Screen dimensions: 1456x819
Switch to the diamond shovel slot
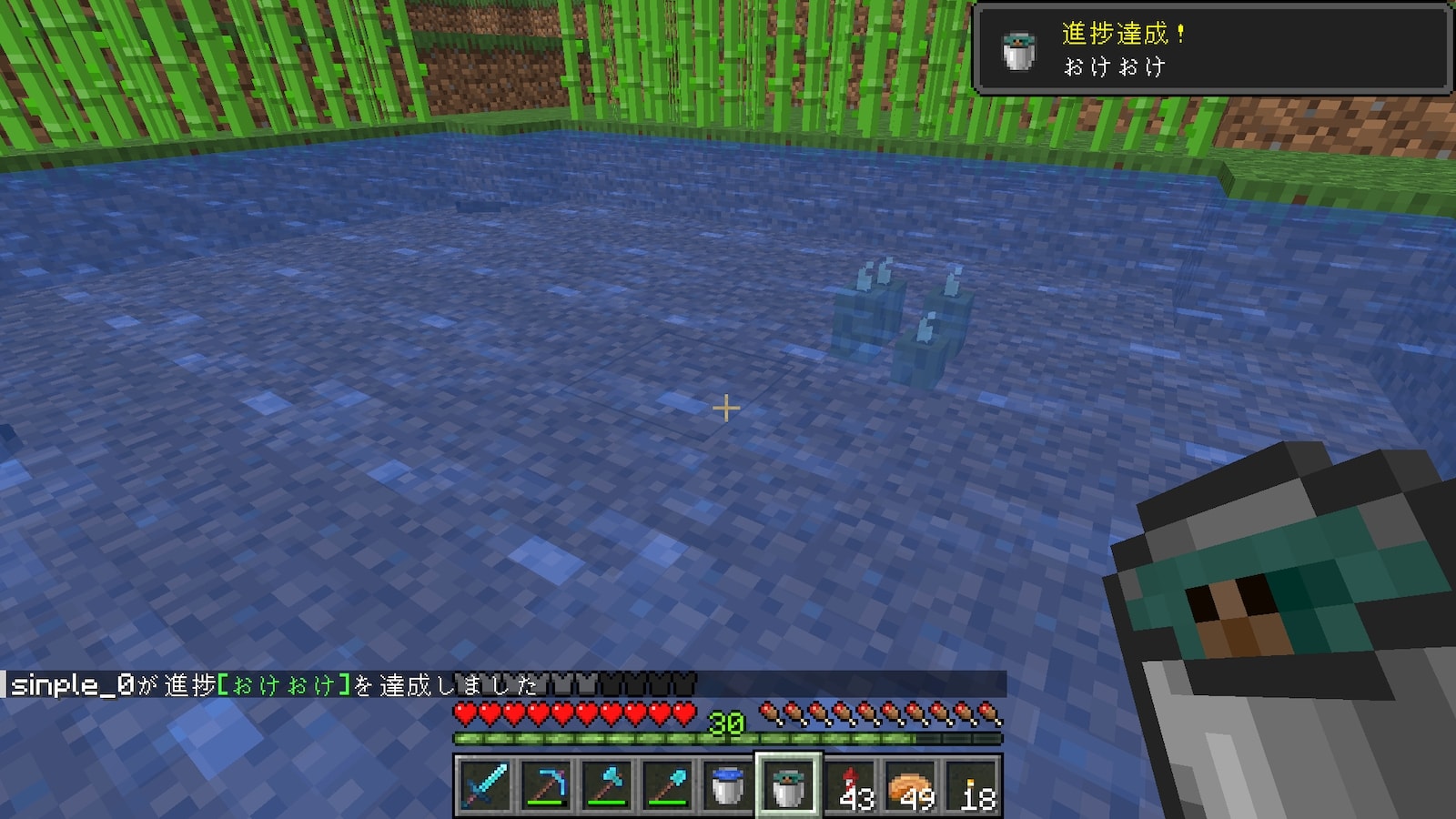pyautogui.click(x=667, y=786)
